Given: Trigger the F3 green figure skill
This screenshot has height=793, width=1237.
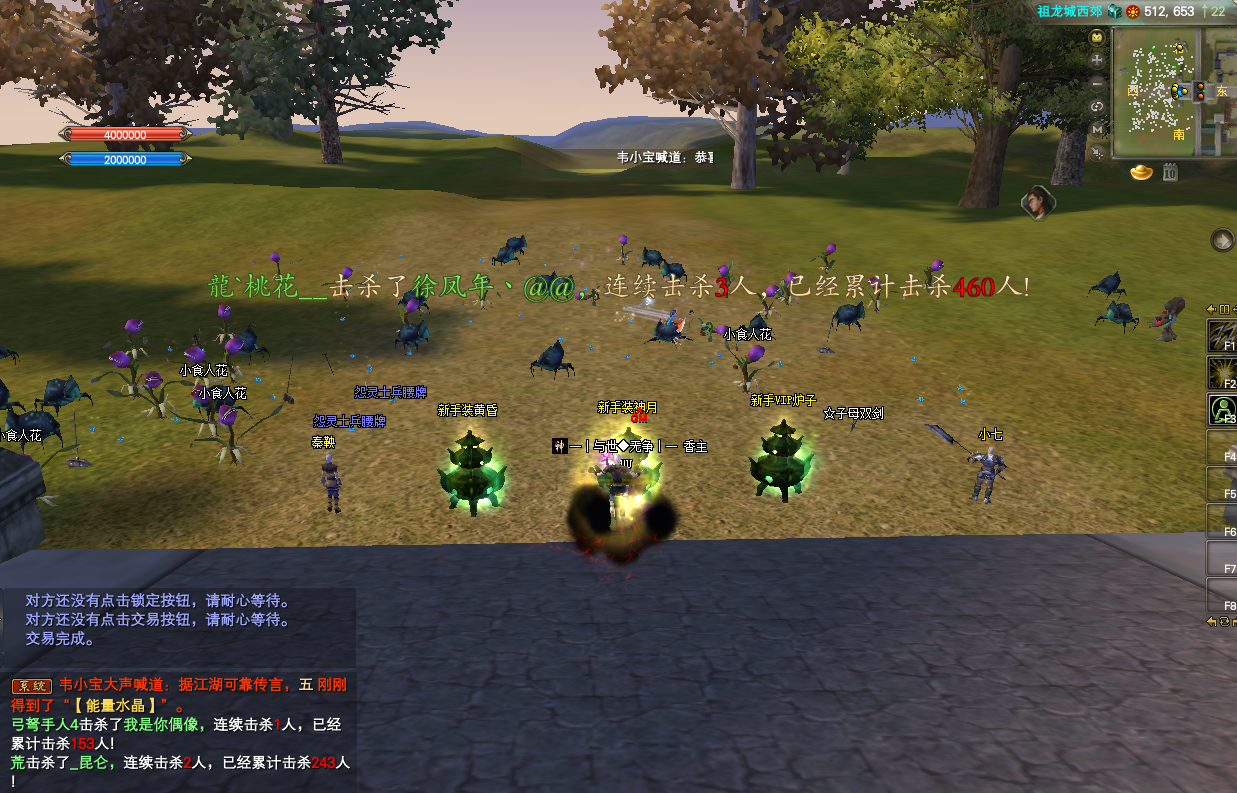Looking at the screenshot, I should 1222,409.
